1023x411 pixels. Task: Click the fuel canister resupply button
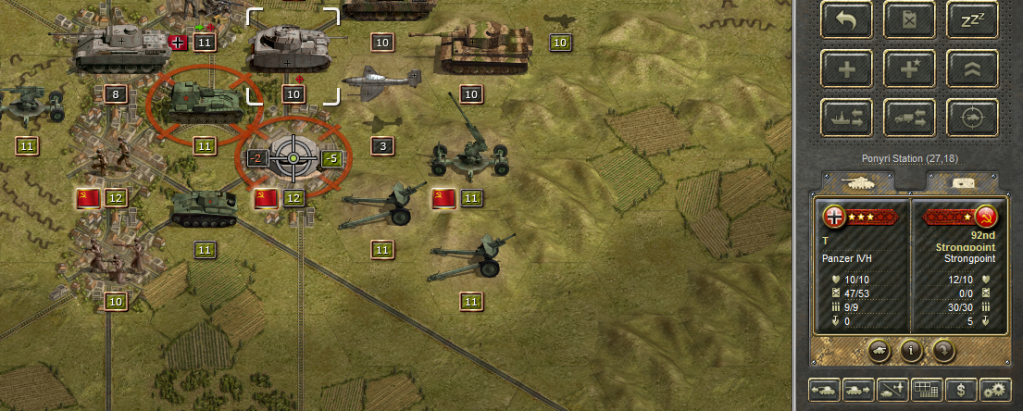coord(909,18)
